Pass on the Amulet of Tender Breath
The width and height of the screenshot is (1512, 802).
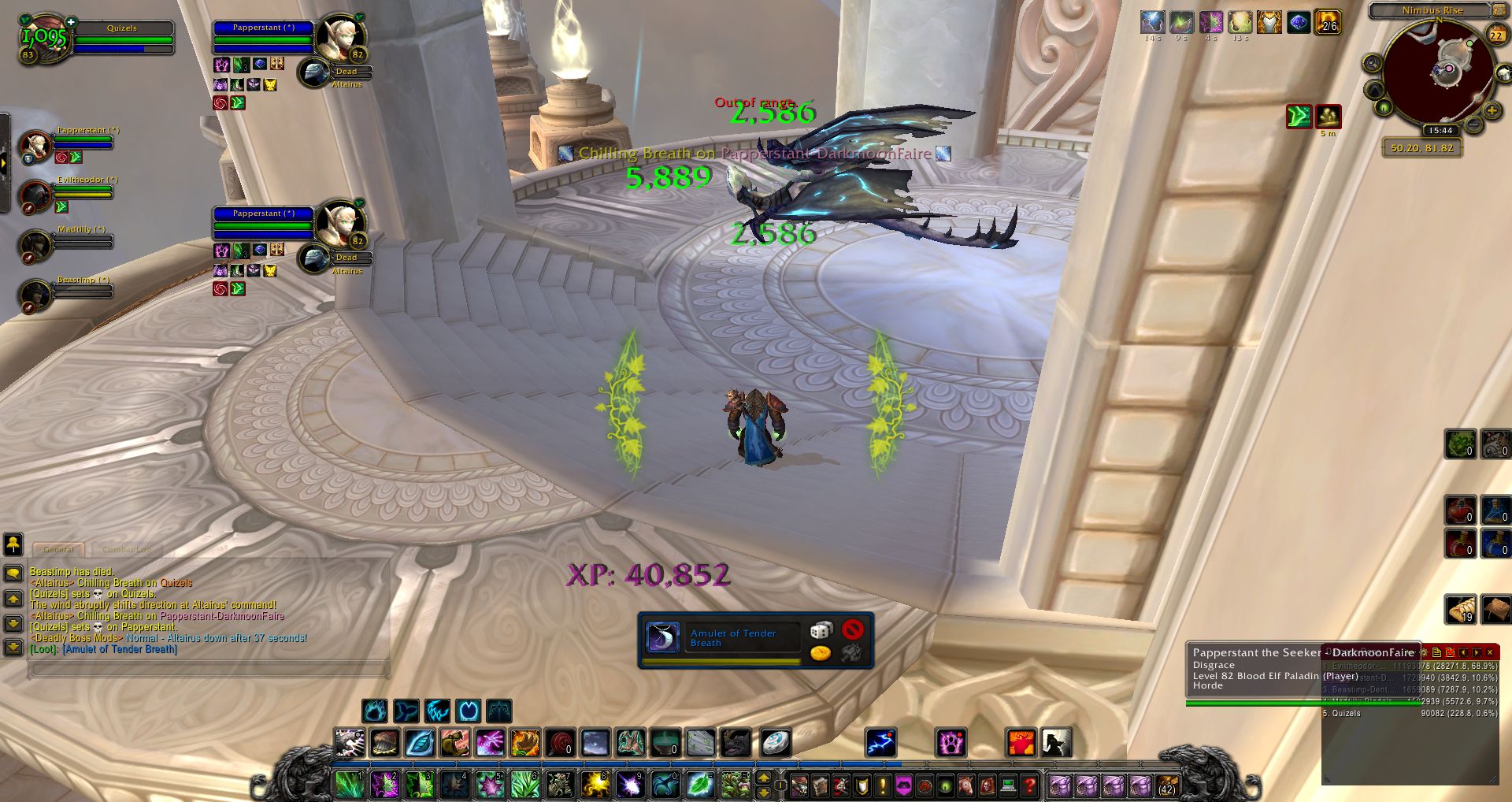852,630
